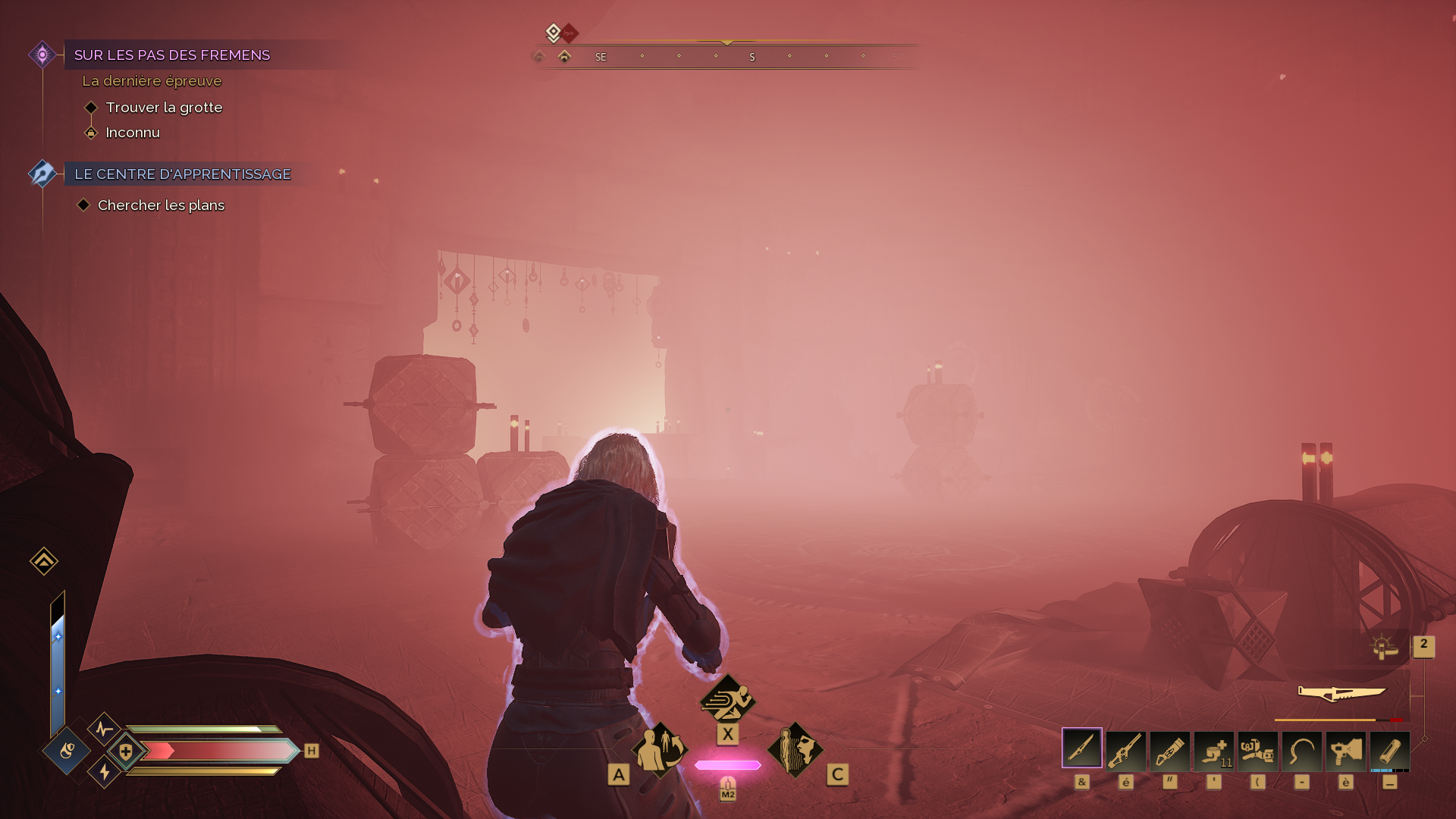Click the health shield cross icon

pos(126,752)
